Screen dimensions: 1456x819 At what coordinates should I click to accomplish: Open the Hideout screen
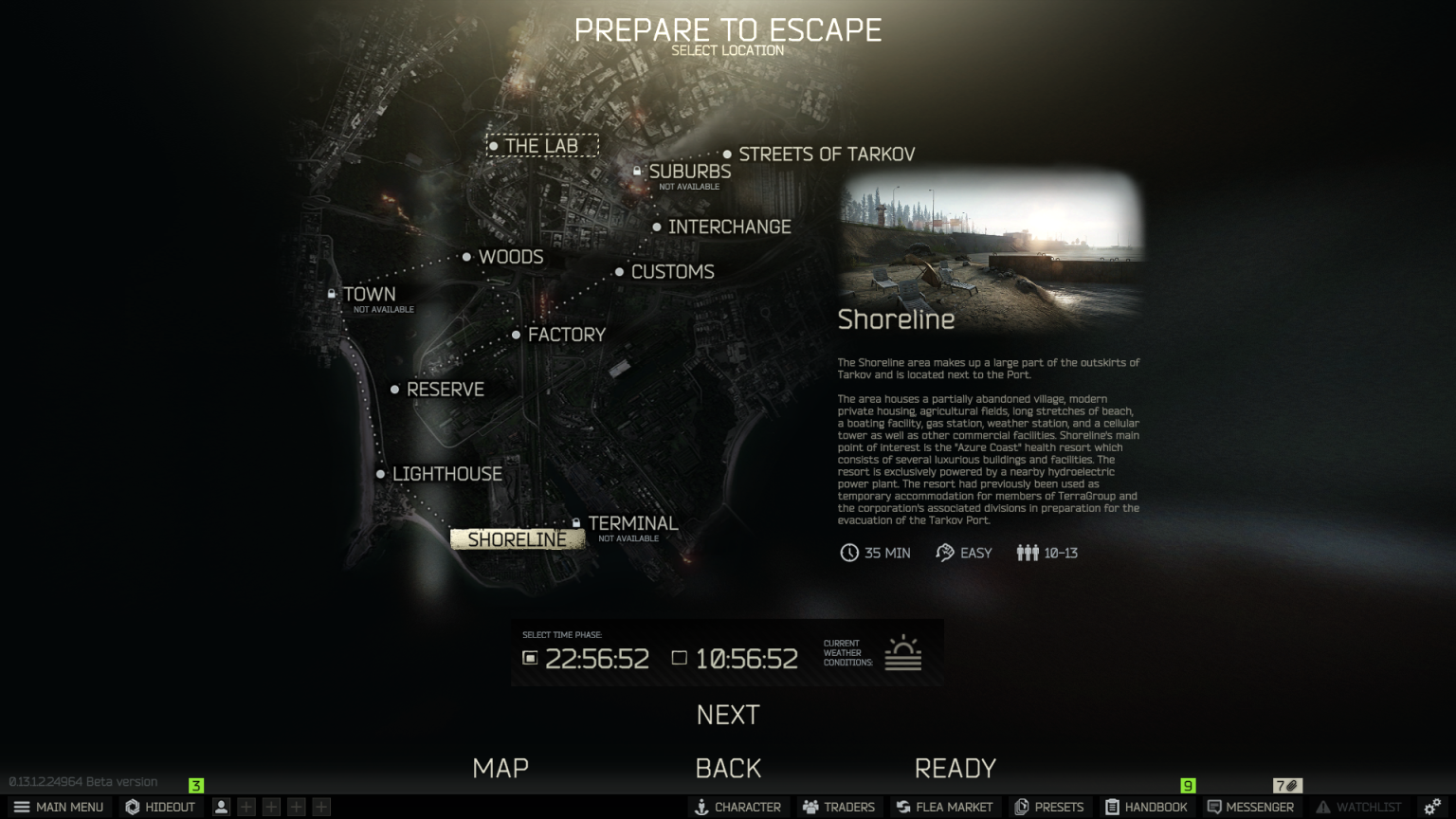pyautogui.click(x=159, y=807)
